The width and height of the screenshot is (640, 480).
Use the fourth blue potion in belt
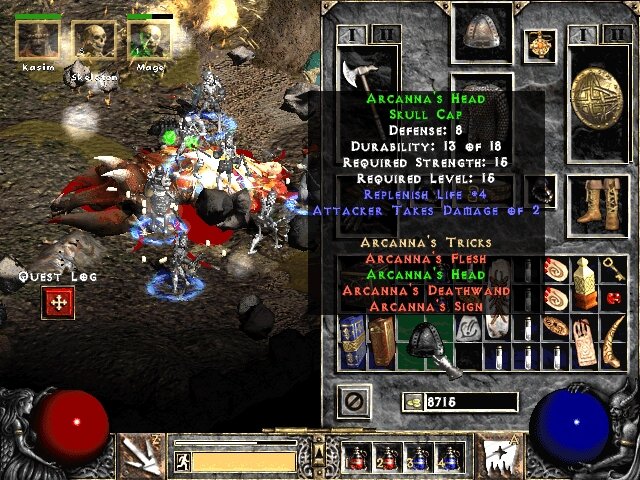(x=449, y=459)
